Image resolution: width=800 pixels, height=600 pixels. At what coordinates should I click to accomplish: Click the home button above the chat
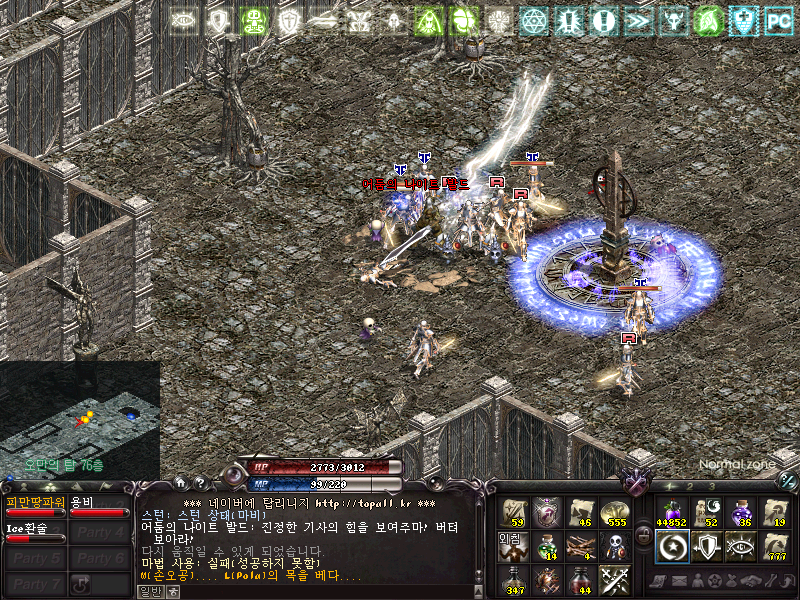[181, 484]
